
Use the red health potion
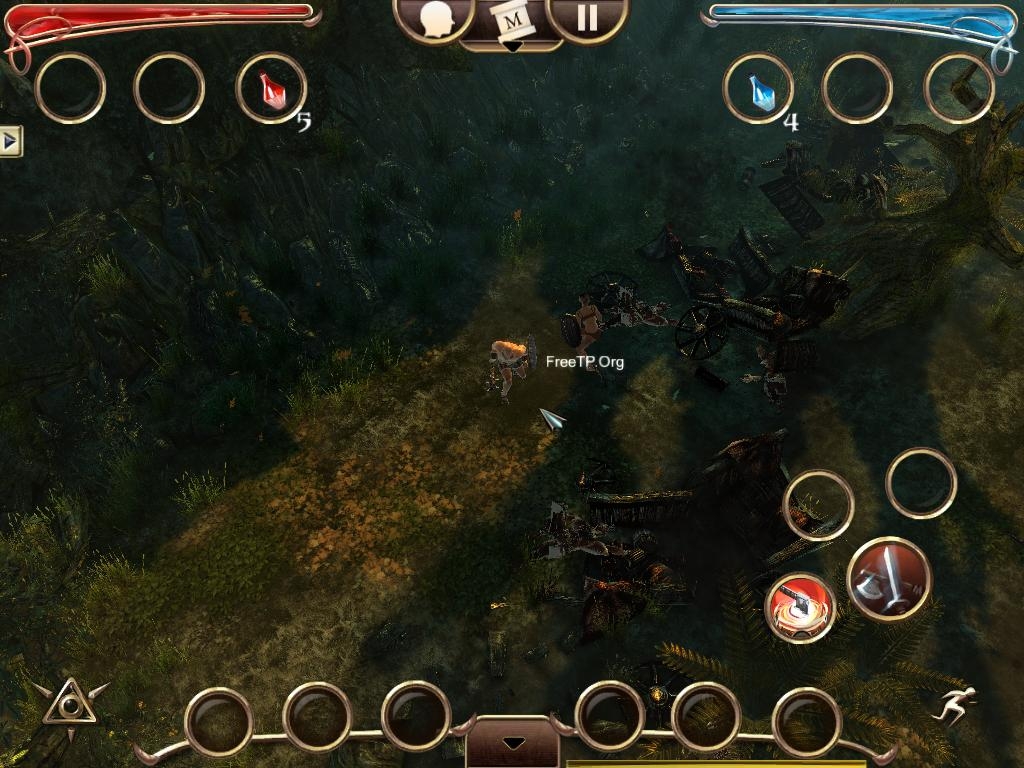pyautogui.click(x=270, y=90)
